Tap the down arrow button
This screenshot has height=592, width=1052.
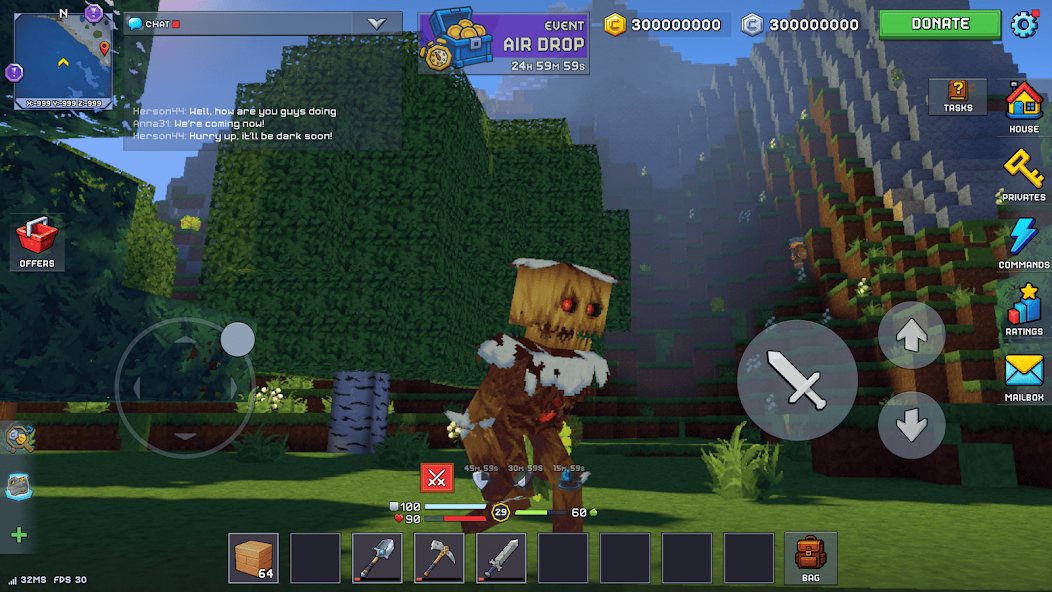[x=911, y=425]
